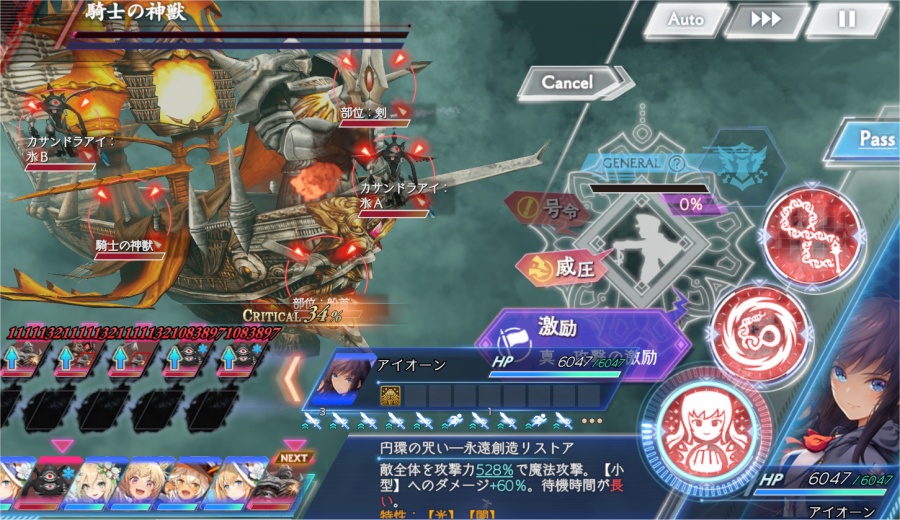
Task: Toggle Auto battle mode
Action: point(686,20)
